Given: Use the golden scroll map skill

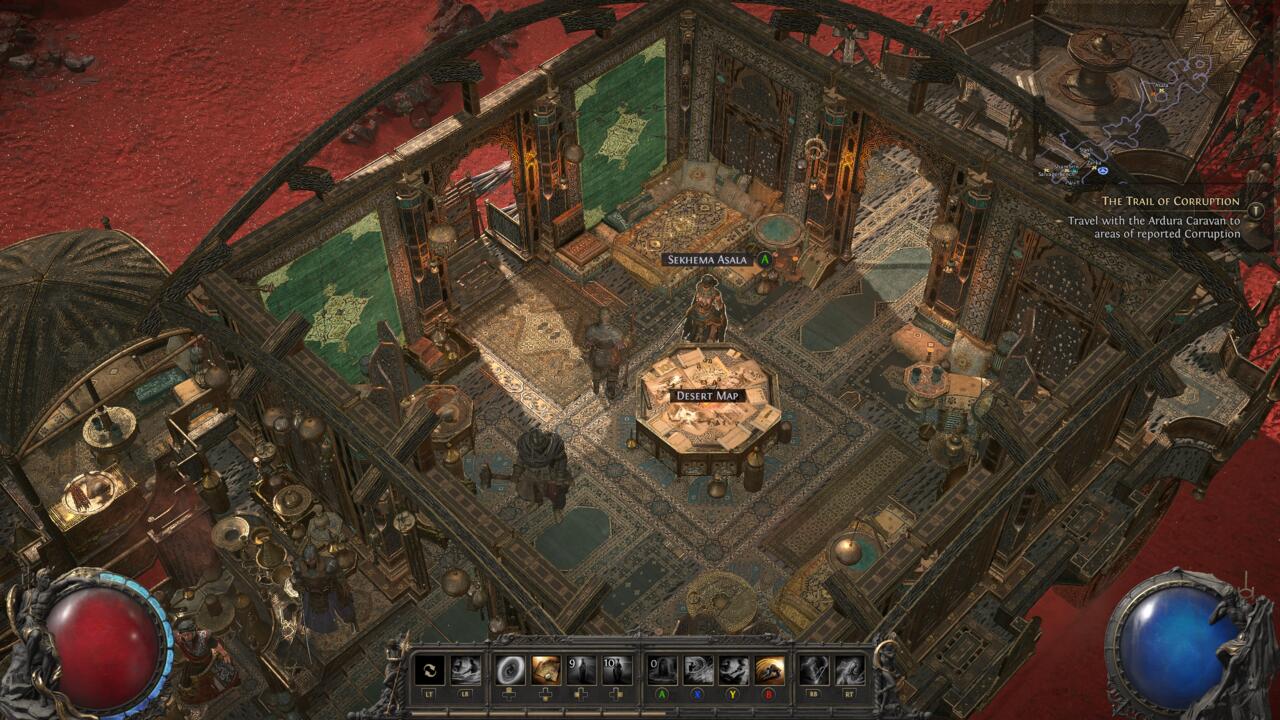Looking at the screenshot, I should tap(546, 670).
